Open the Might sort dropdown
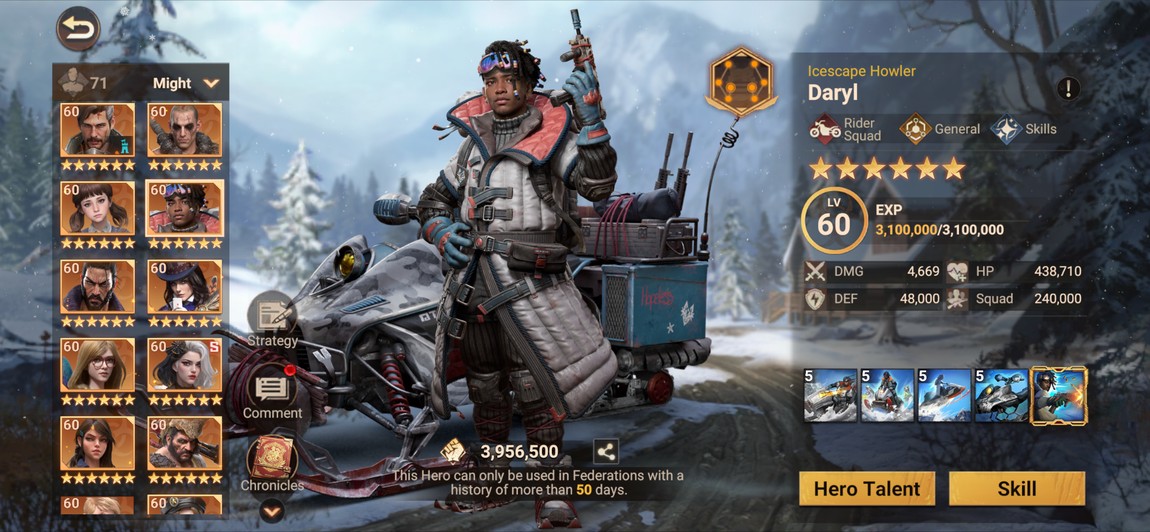Viewport: 1150px width, 532px height. (x=186, y=83)
